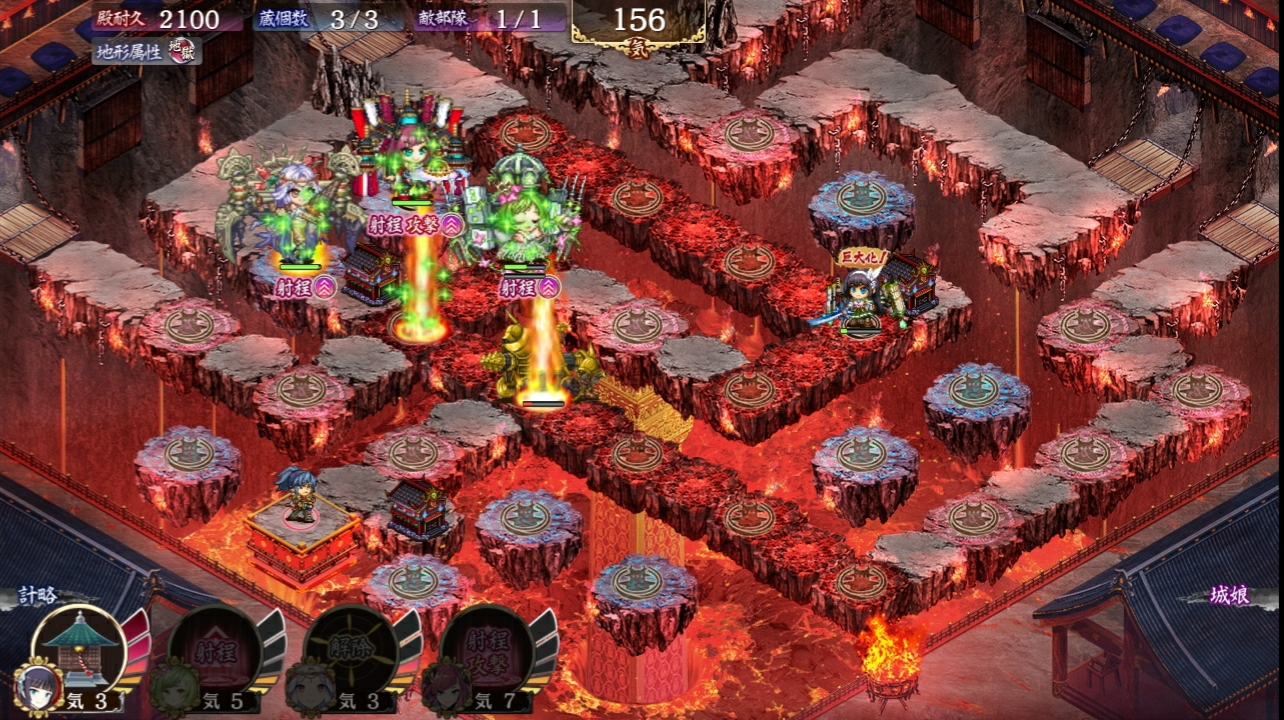The width and height of the screenshot is (1284, 720).
Task: Activate the shrine strategy costing 3 ki
Action: click(78, 649)
